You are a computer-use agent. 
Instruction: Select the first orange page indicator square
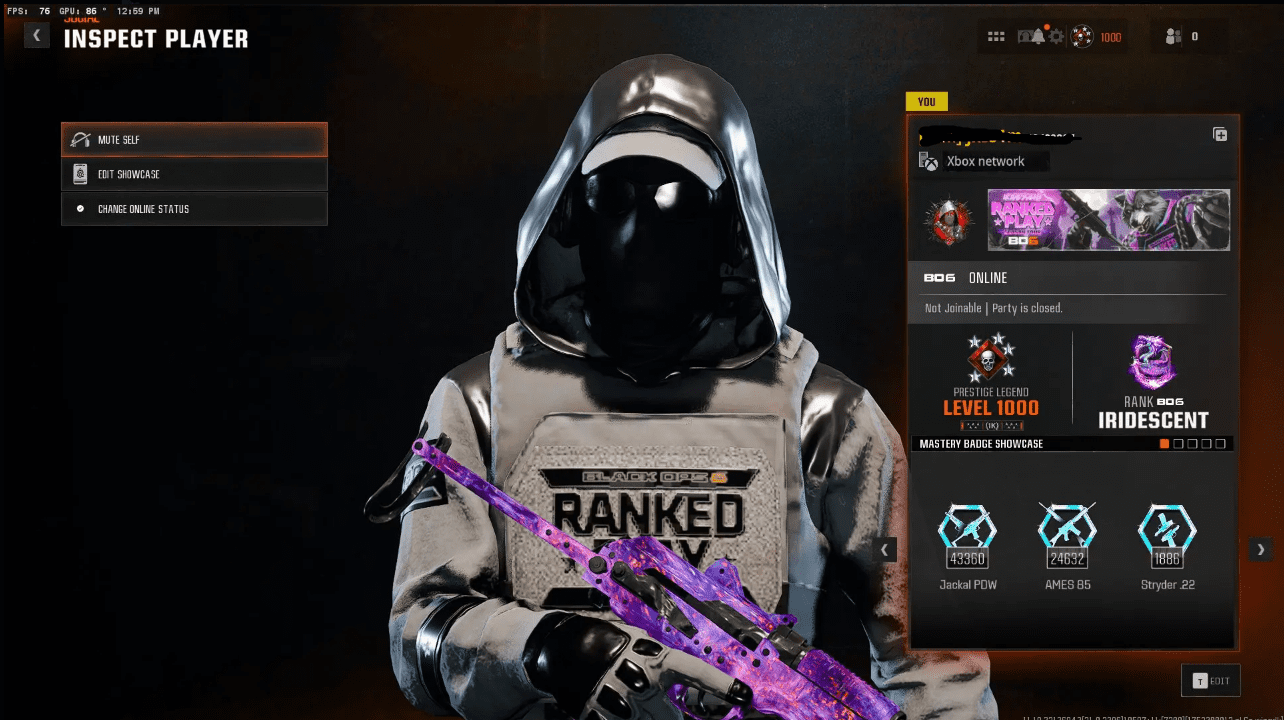click(x=1164, y=443)
